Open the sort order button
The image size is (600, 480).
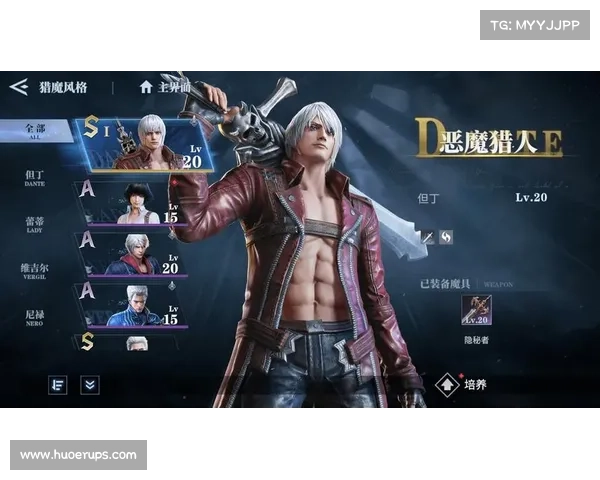click(x=58, y=384)
